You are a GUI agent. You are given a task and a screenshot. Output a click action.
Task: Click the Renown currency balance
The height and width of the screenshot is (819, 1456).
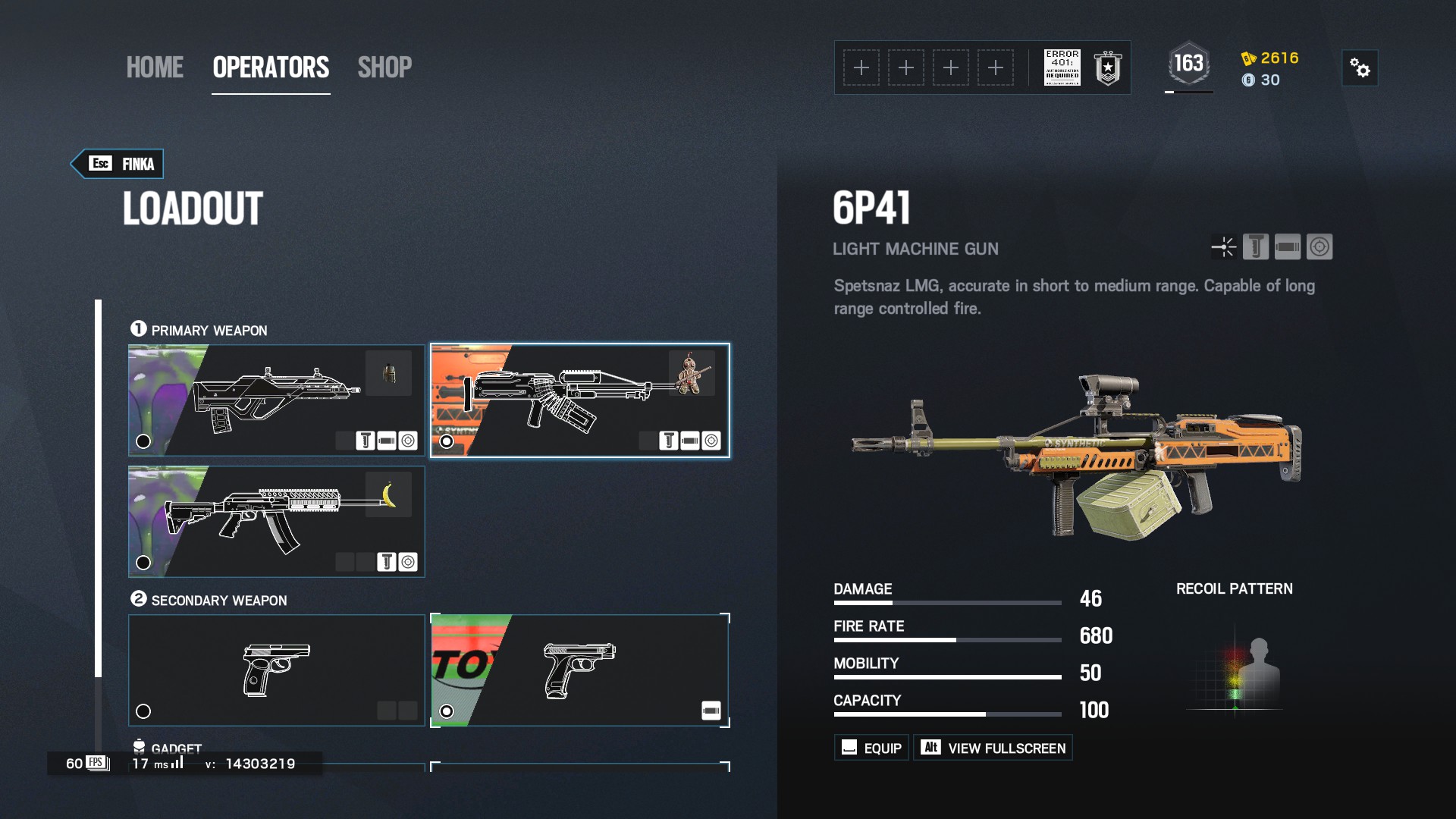click(1271, 58)
